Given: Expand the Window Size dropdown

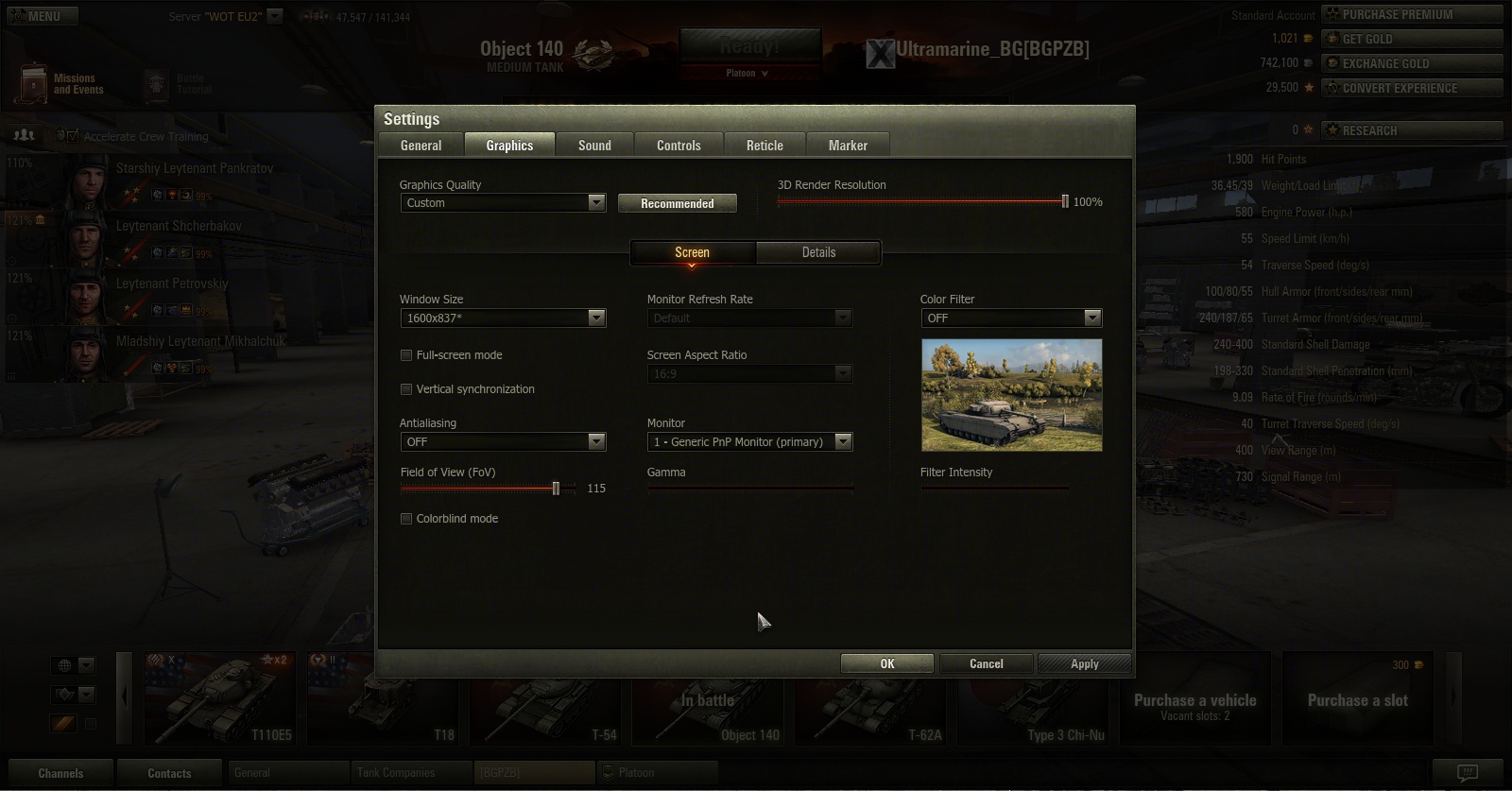Looking at the screenshot, I should [503, 318].
